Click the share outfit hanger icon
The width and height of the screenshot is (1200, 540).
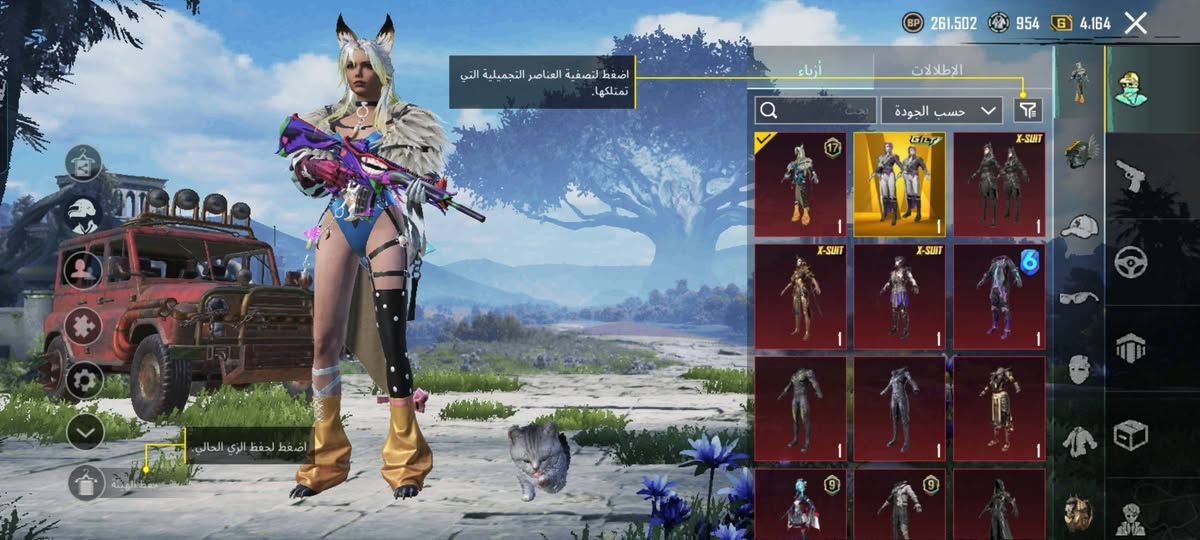84,163
